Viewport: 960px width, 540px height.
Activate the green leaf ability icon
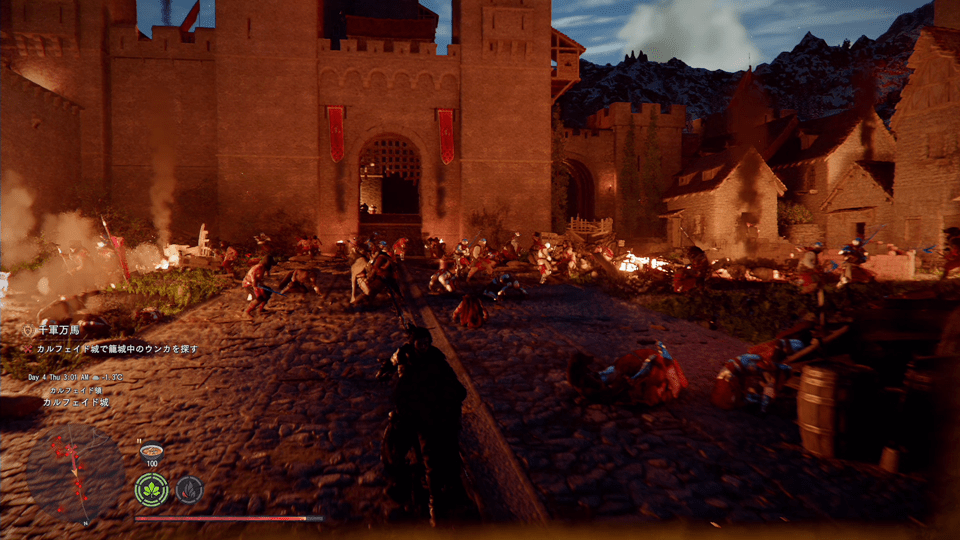click(151, 489)
